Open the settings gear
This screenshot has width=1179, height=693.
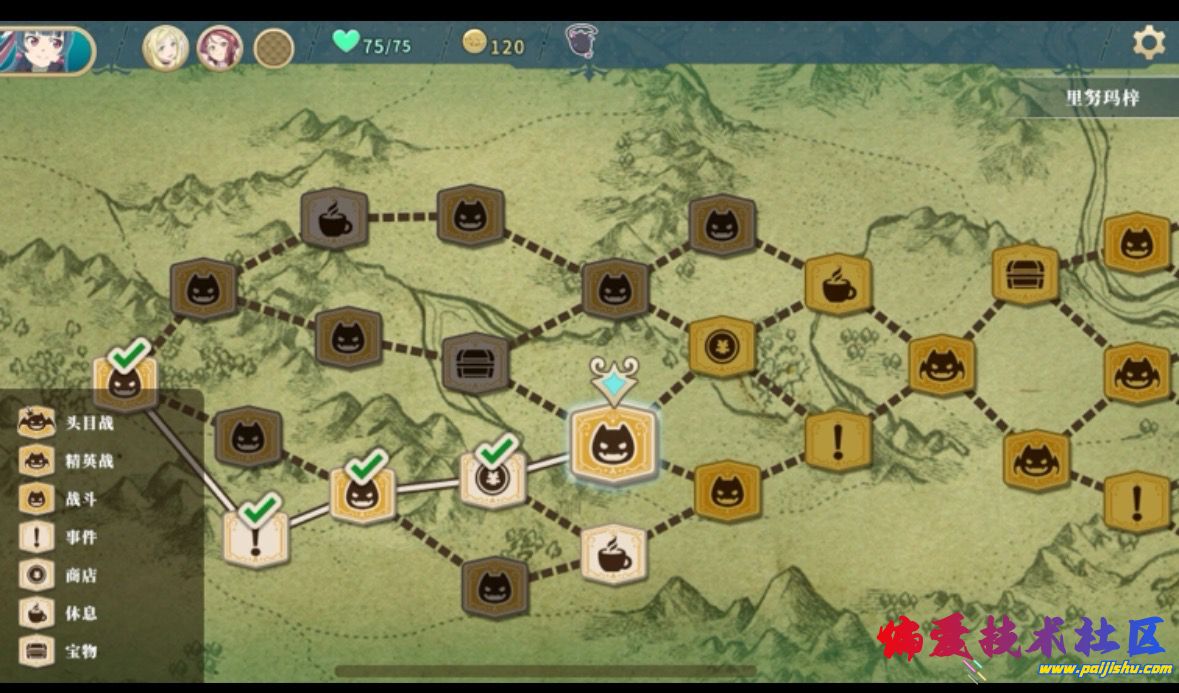pyautogui.click(x=1148, y=43)
